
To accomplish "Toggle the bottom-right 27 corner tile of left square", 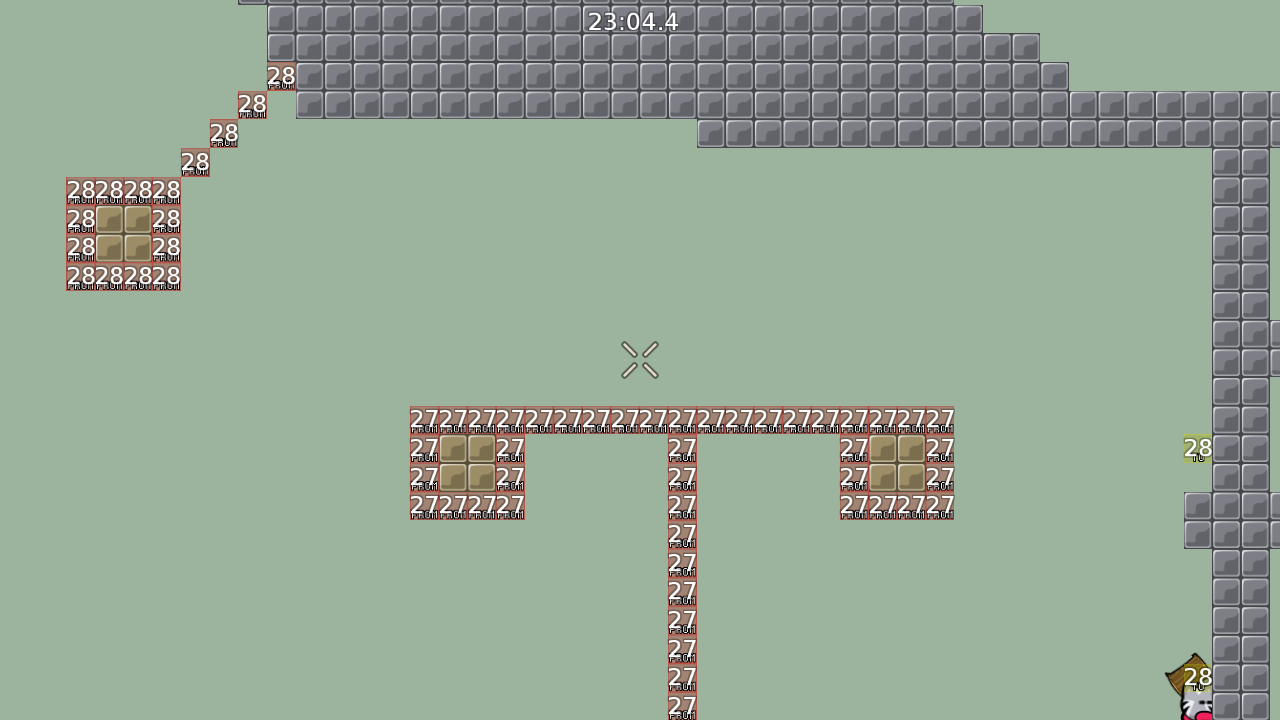I will pos(510,505).
